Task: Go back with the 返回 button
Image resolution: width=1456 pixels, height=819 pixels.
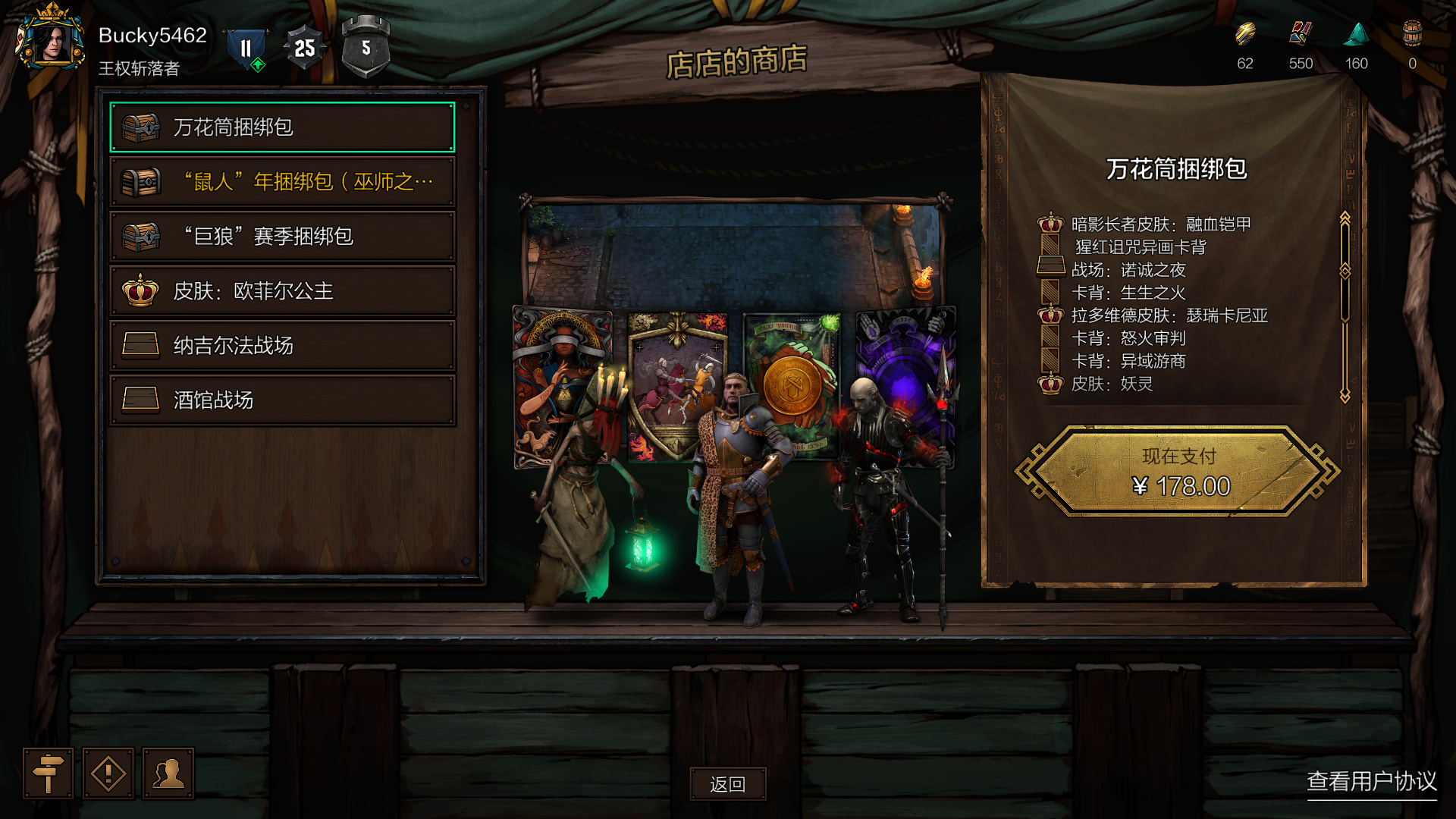Action: [x=727, y=784]
